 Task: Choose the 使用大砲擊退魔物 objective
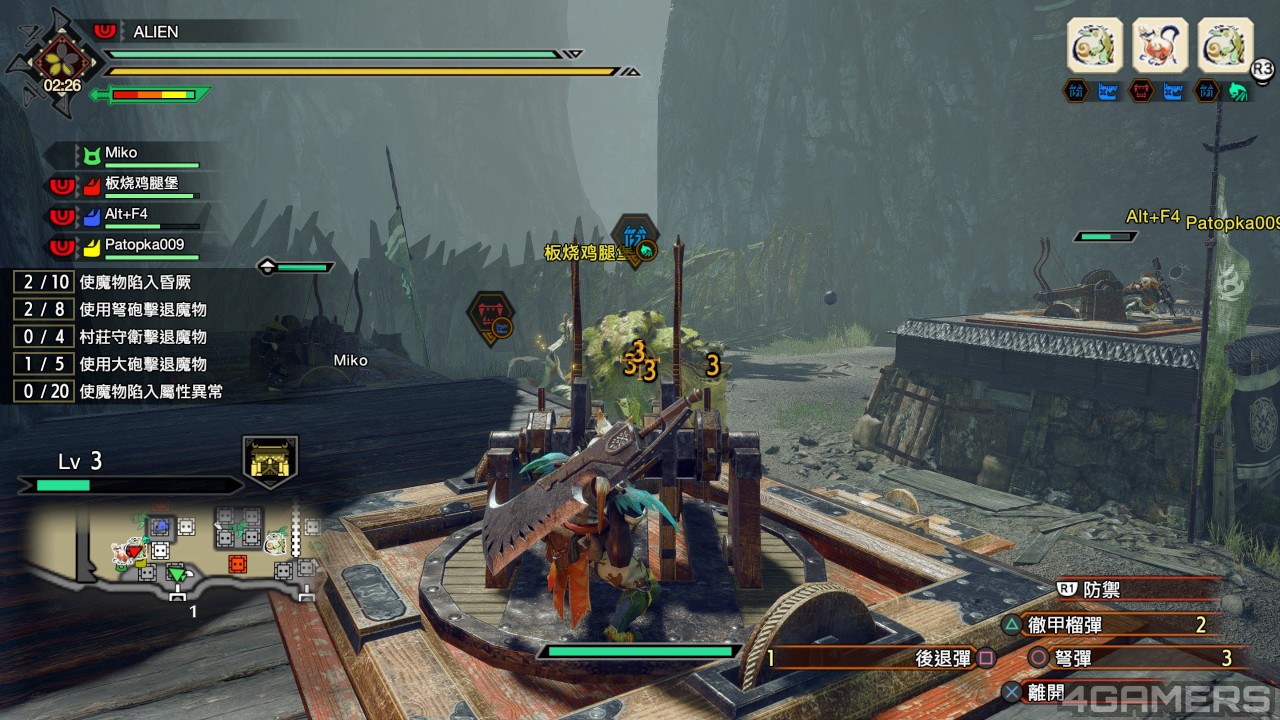(x=143, y=364)
